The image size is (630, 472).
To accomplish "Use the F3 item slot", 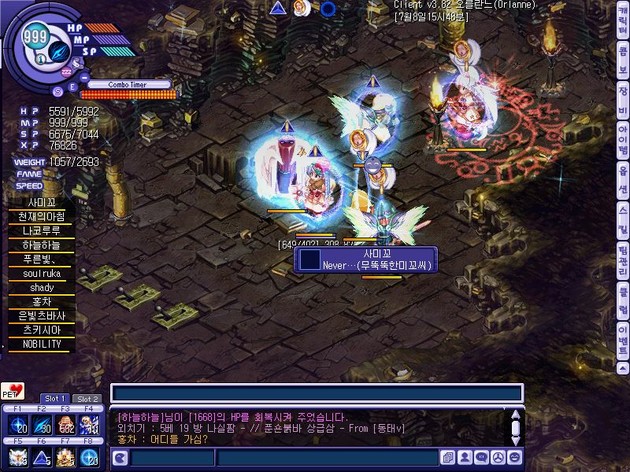I will pyautogui.click(x=66, y=426).
